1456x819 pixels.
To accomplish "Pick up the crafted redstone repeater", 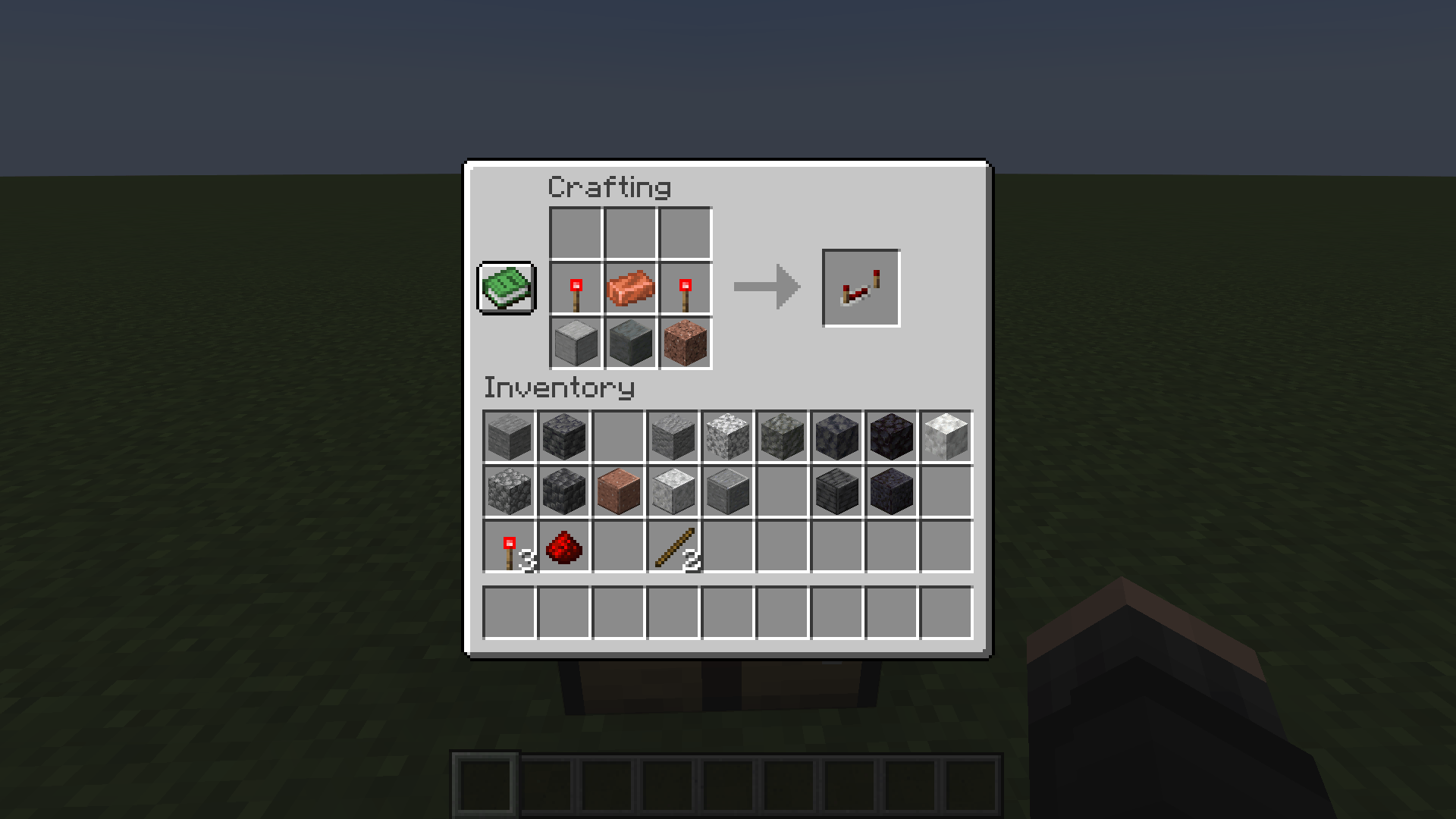I will (x=861, y=287).
